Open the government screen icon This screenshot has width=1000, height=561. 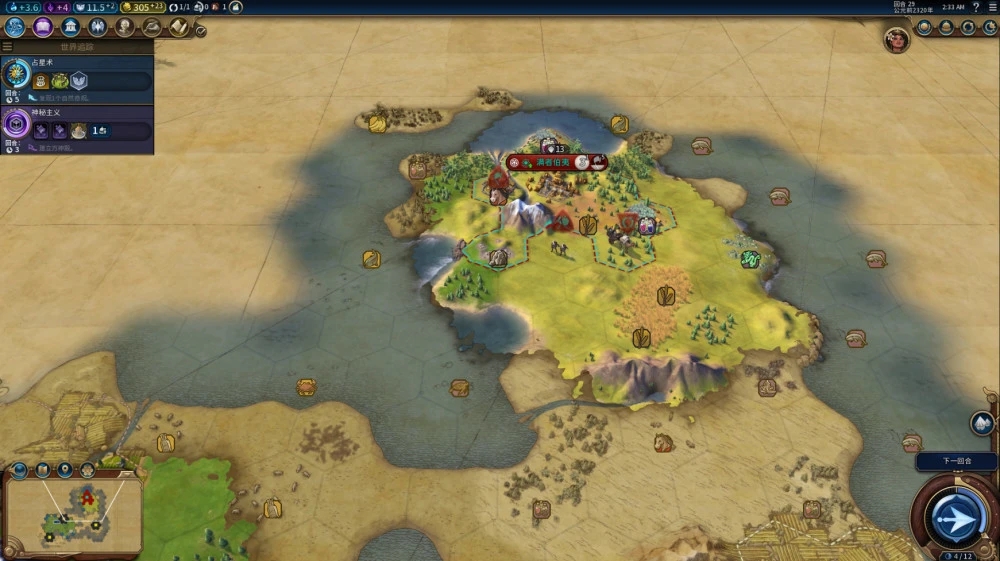point(71,27)
